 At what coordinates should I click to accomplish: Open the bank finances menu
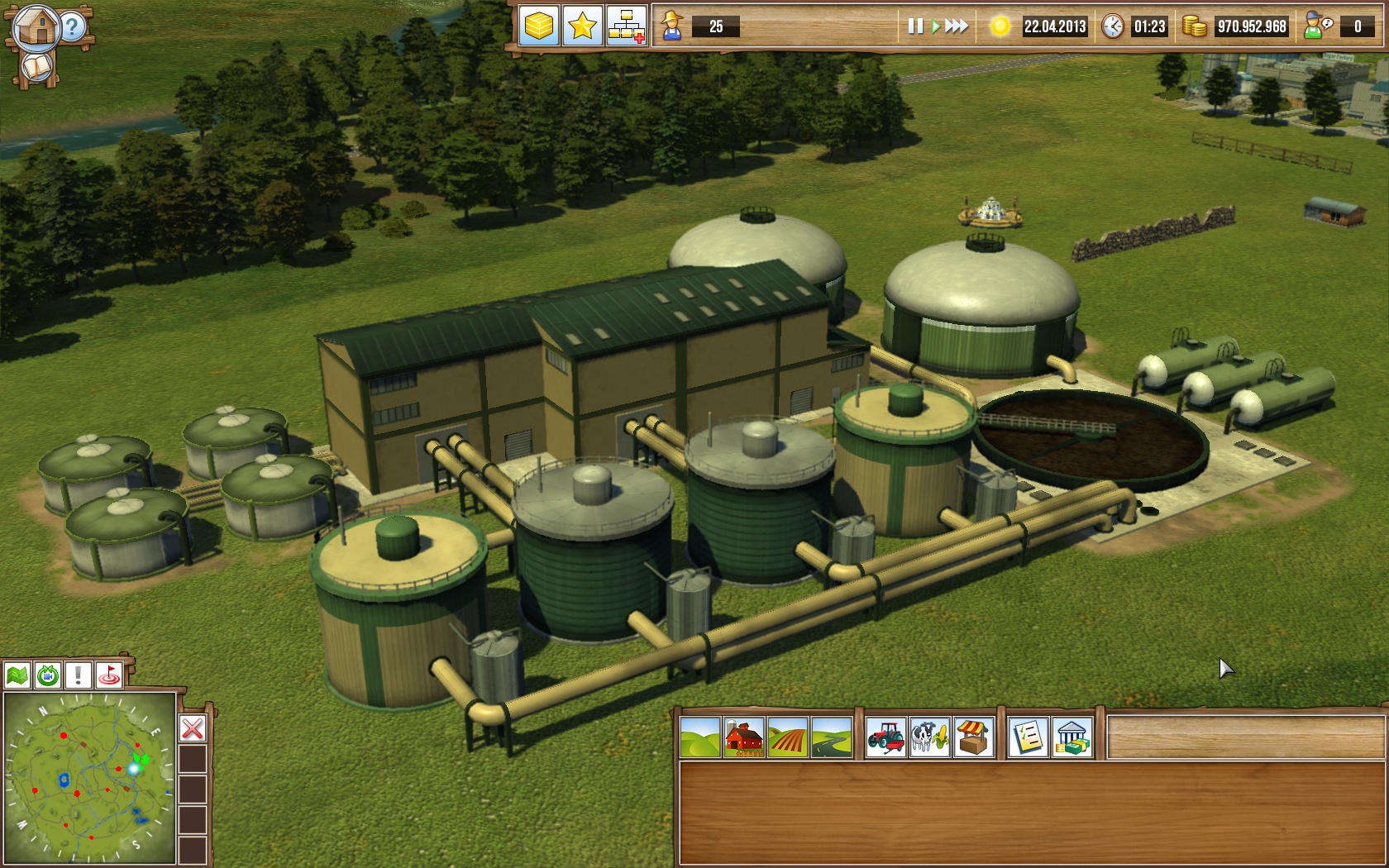click(1072, 737)
